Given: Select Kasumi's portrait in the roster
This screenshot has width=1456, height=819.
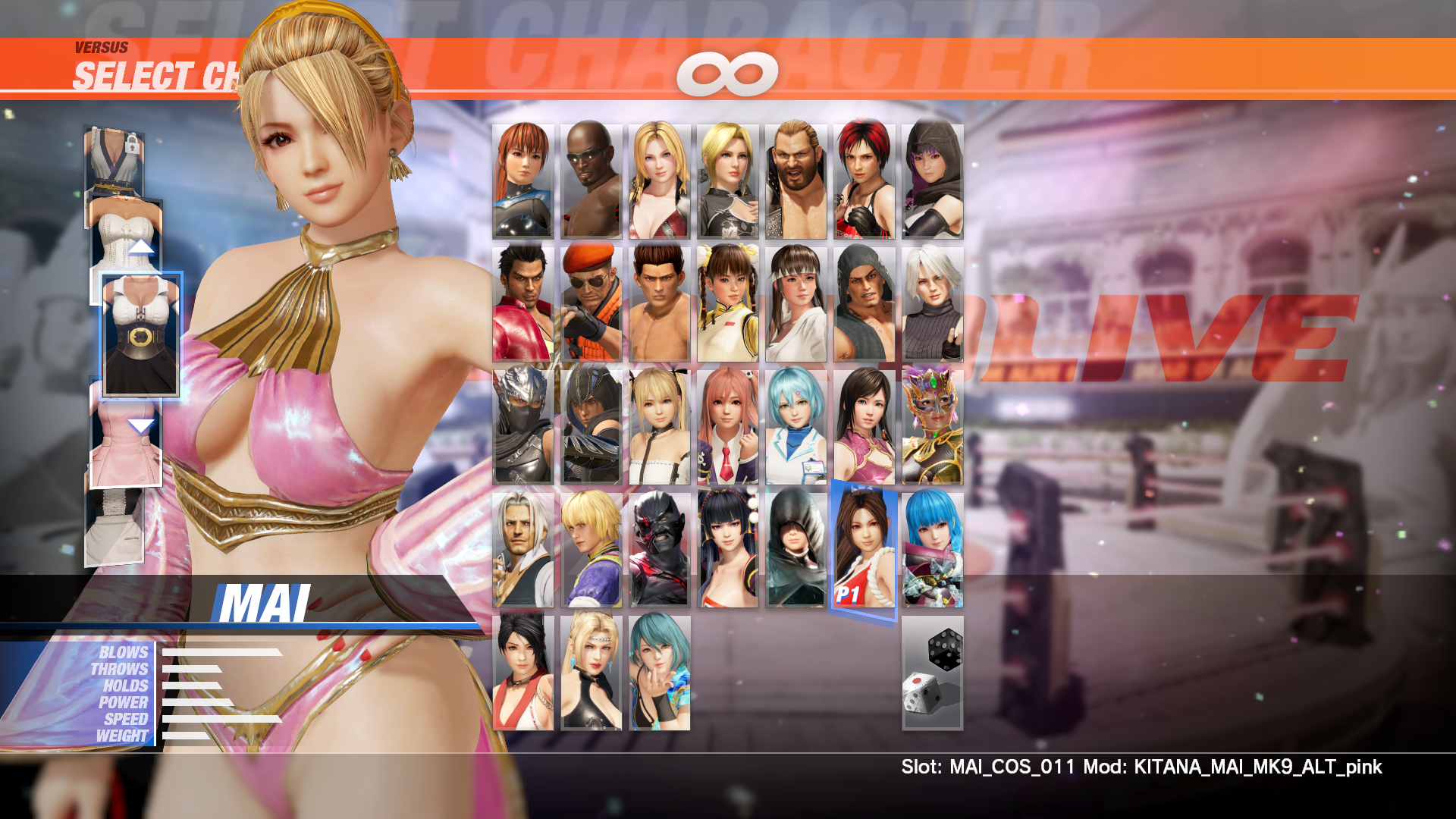Looking at the screenshot, I should (x=523, y=181).
